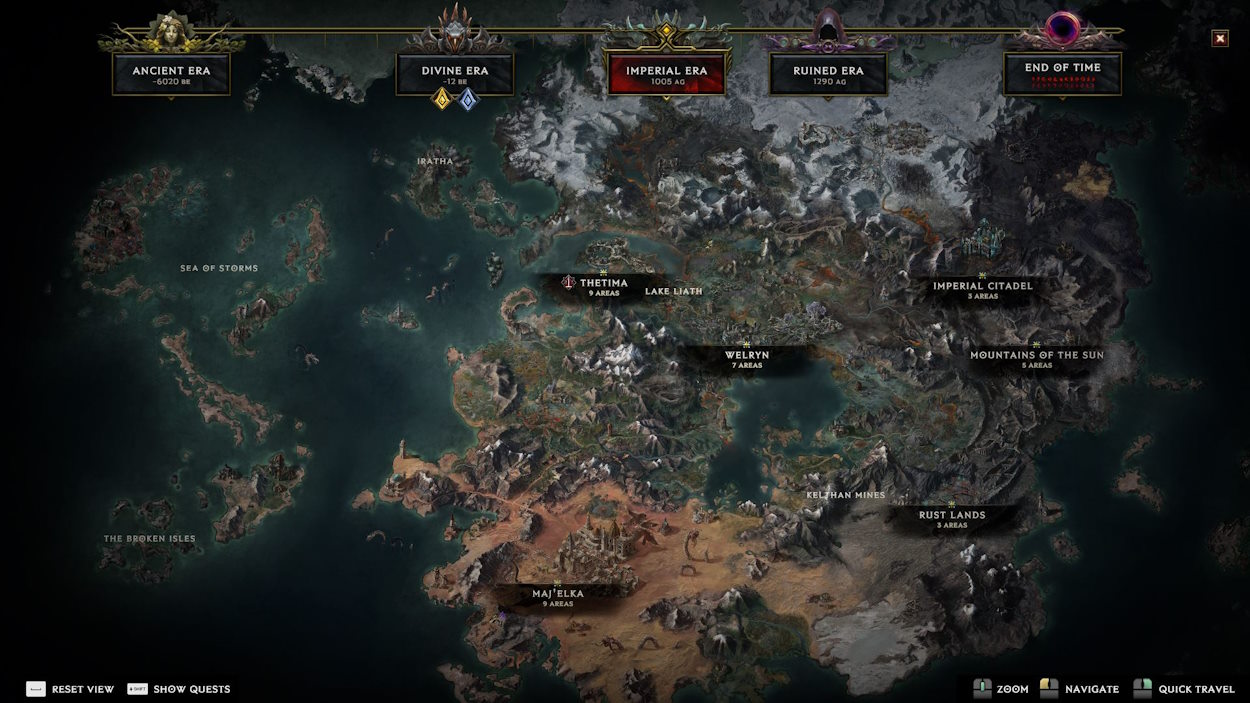Choose the Mountains of the Sun region
The image size is (1250, 703).
coord(1036,359)
